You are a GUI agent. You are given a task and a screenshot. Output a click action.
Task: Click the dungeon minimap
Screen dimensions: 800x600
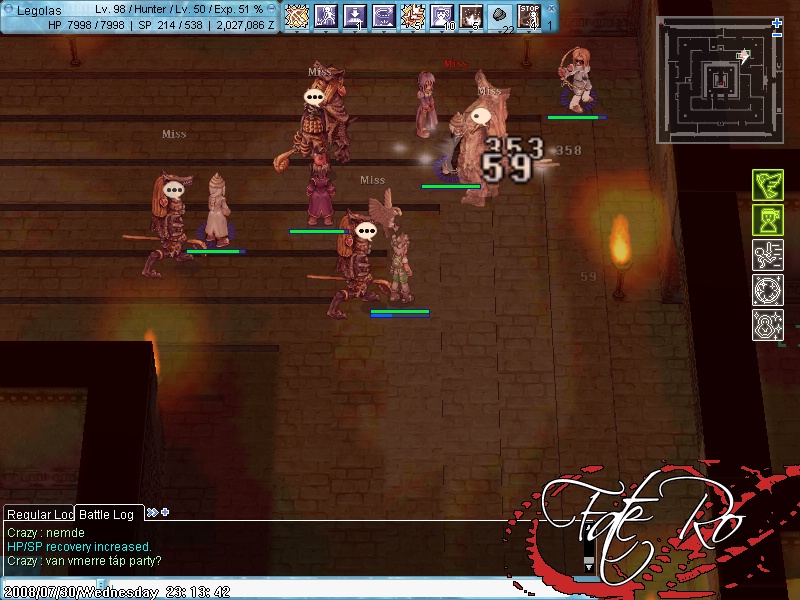click(716, 76)
